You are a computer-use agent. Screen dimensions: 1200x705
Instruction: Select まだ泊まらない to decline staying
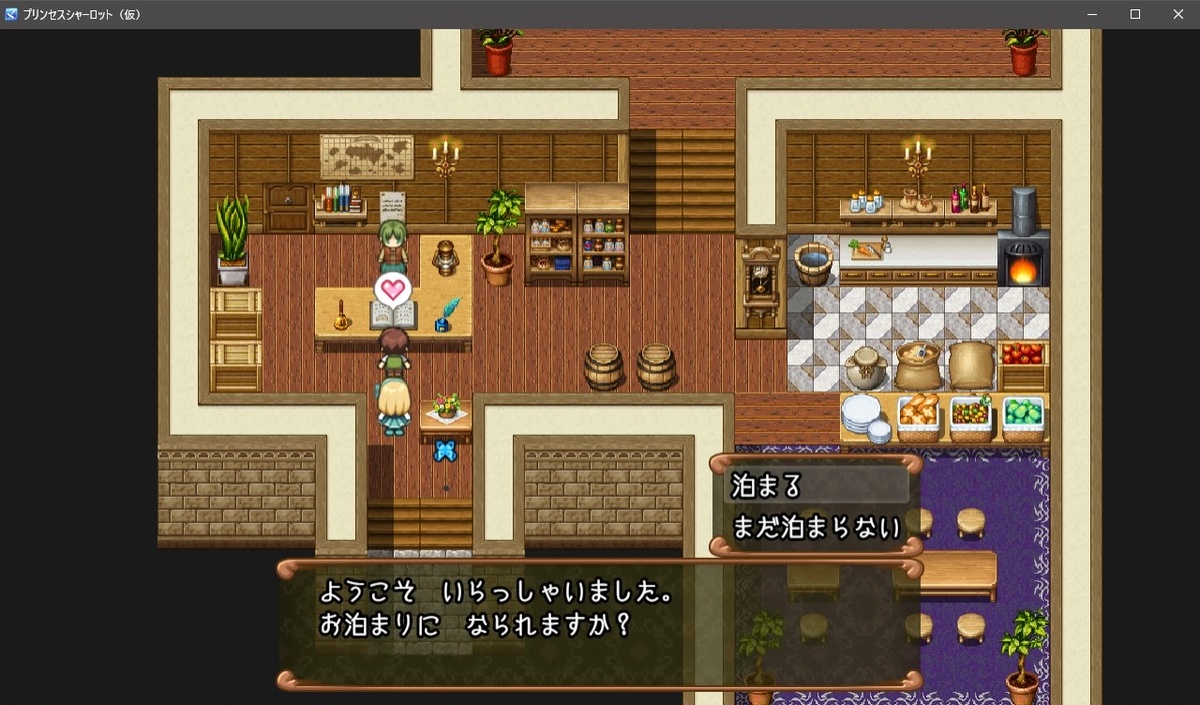(x=815, y=526)
